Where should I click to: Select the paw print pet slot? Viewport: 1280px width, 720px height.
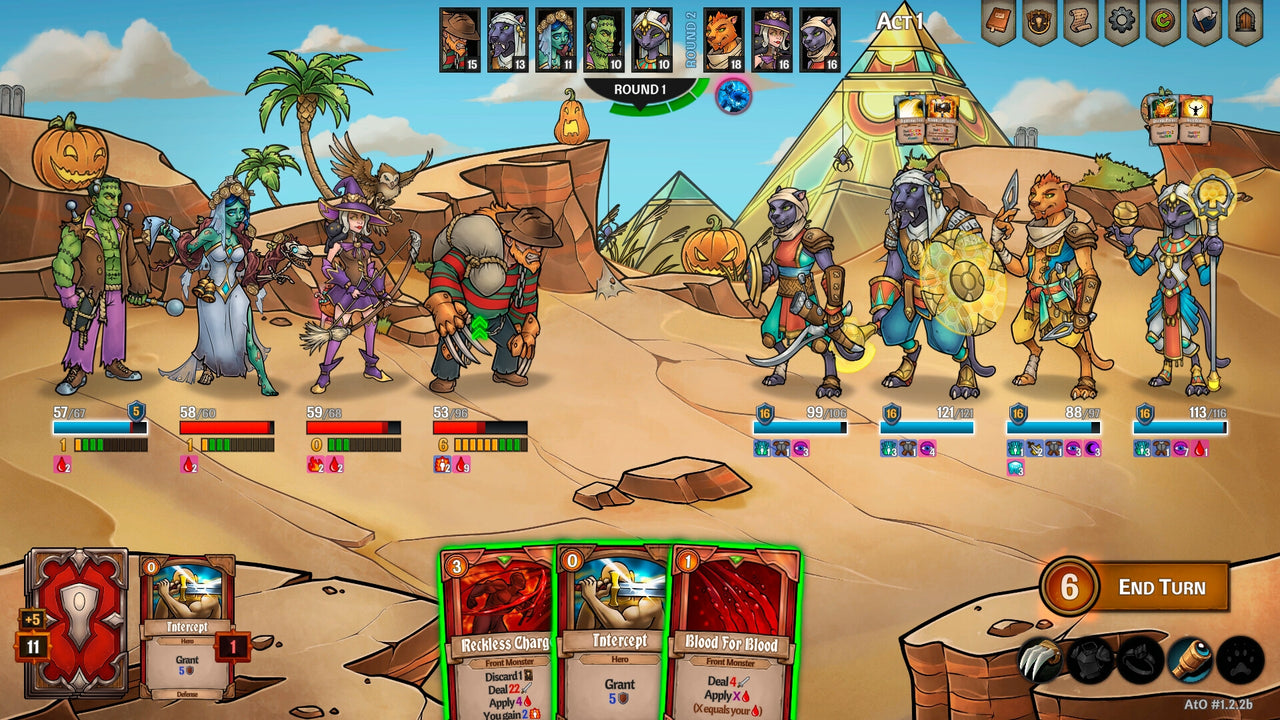[x=1240, y=660]
